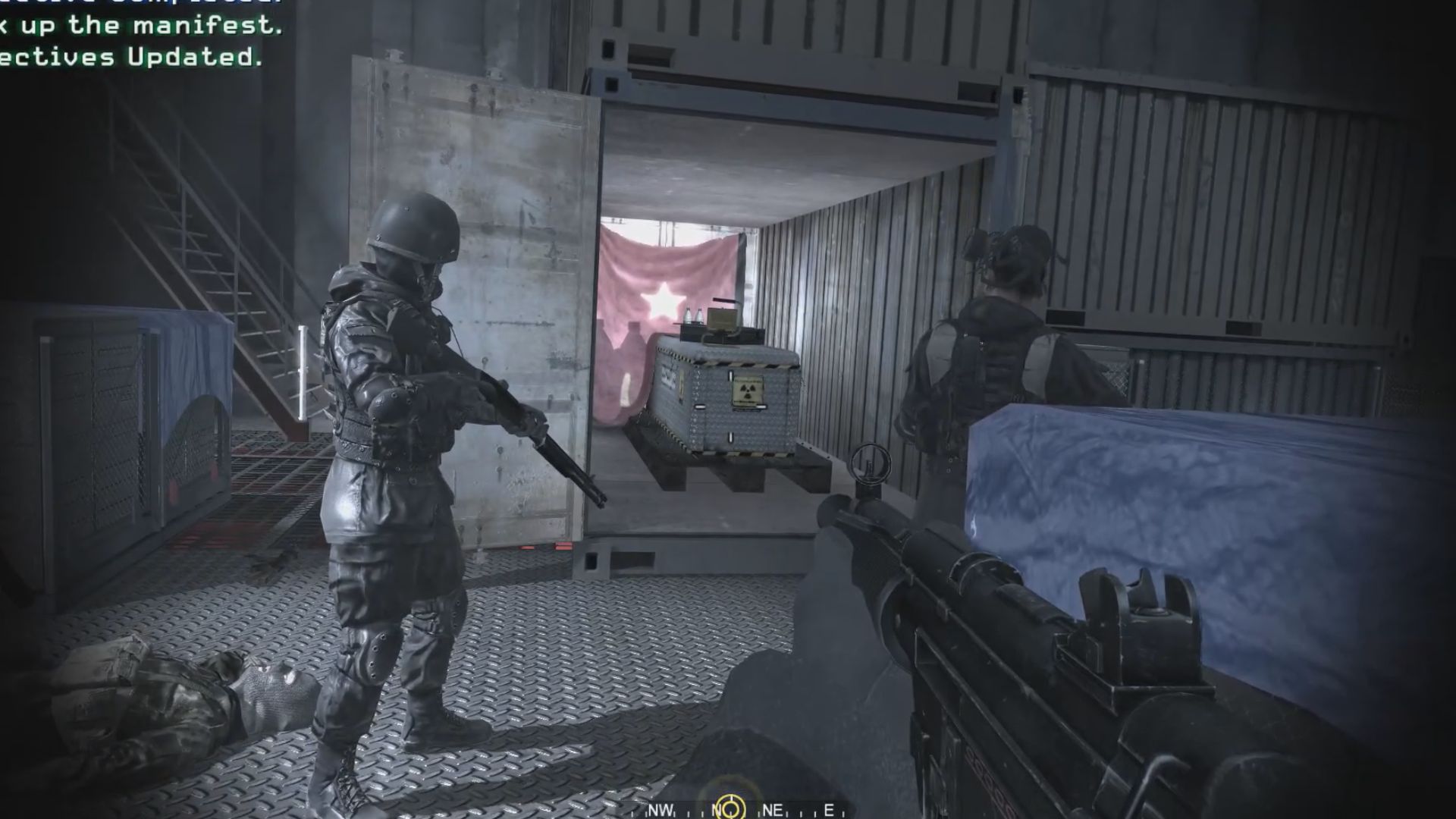Click the yellow objective marker on the compass
The height and width of the screenshot is (819, 1456).
[730, 808]
